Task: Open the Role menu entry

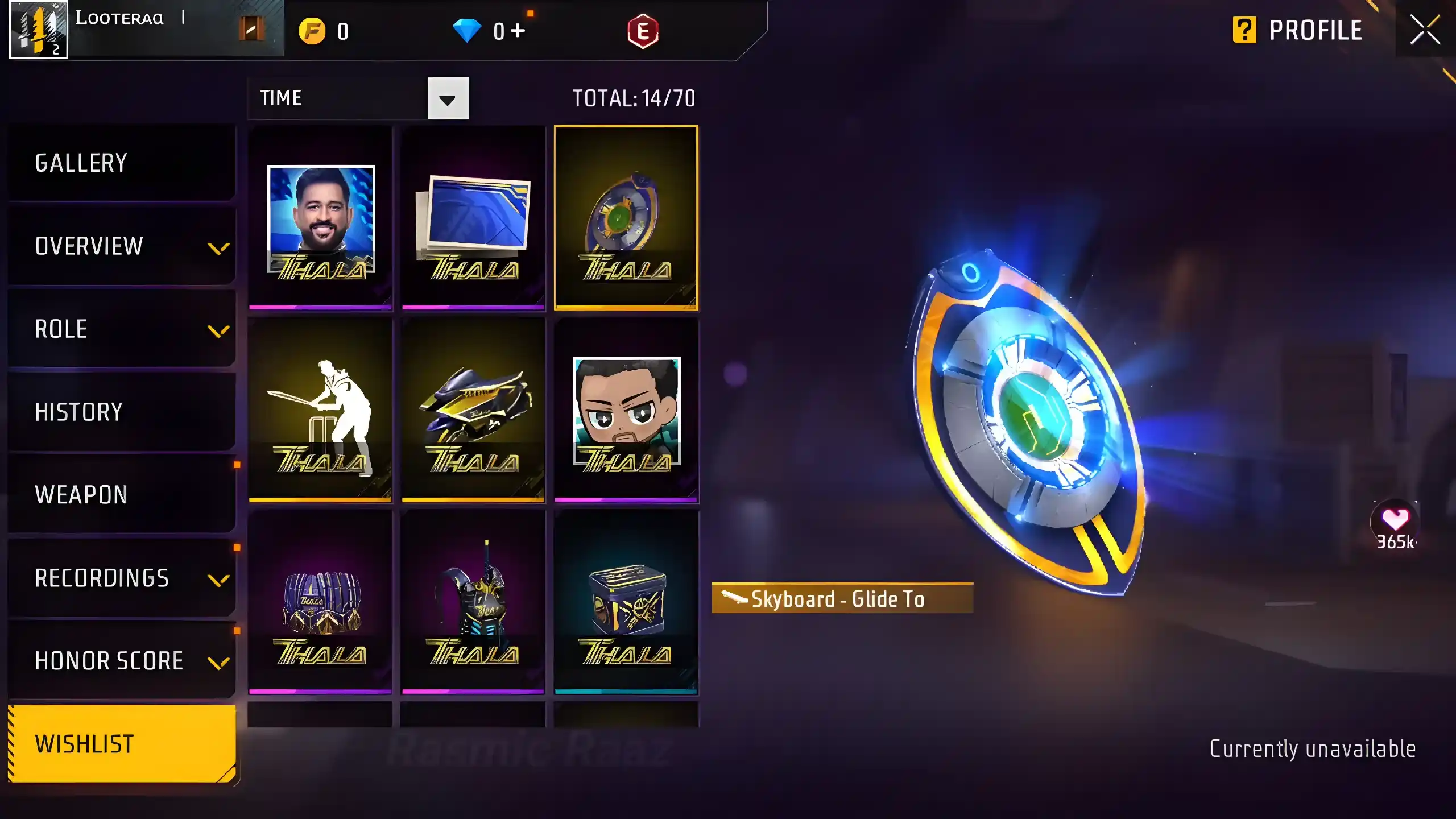Action: [122, 329]
